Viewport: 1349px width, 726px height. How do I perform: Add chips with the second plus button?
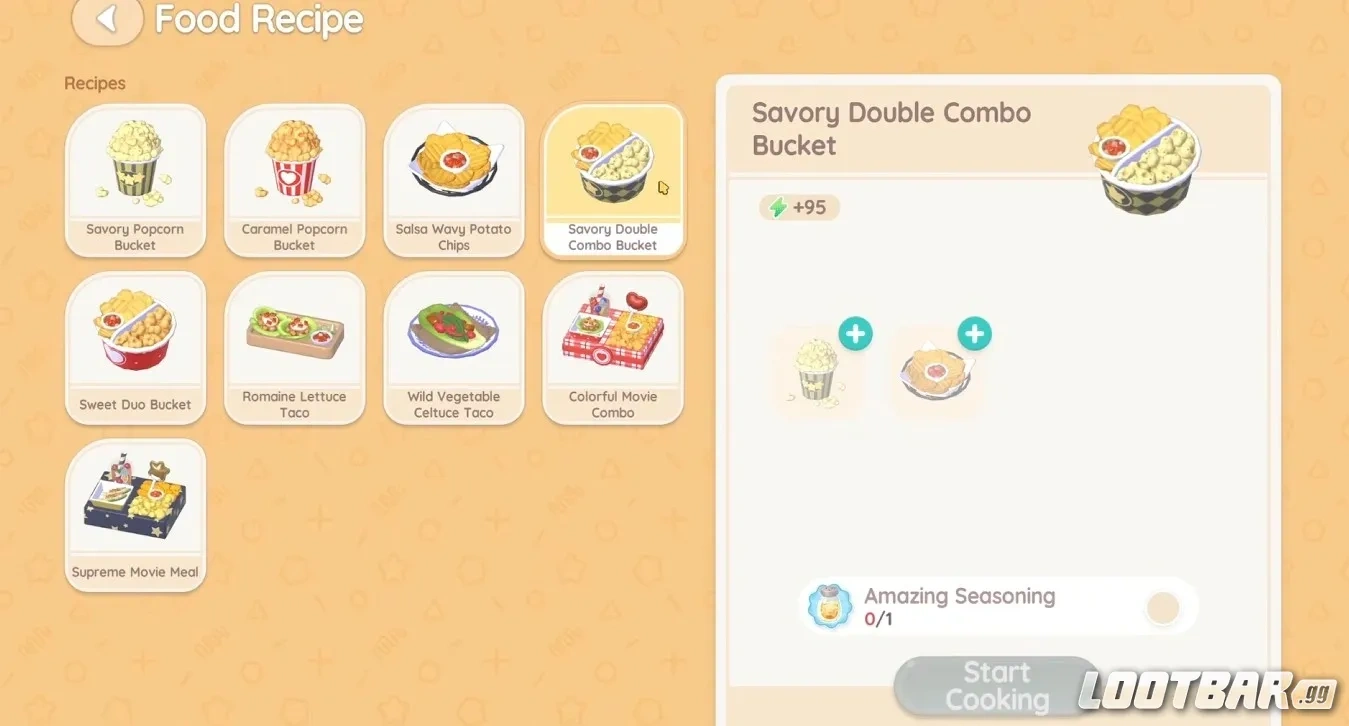tap(974, 334)
